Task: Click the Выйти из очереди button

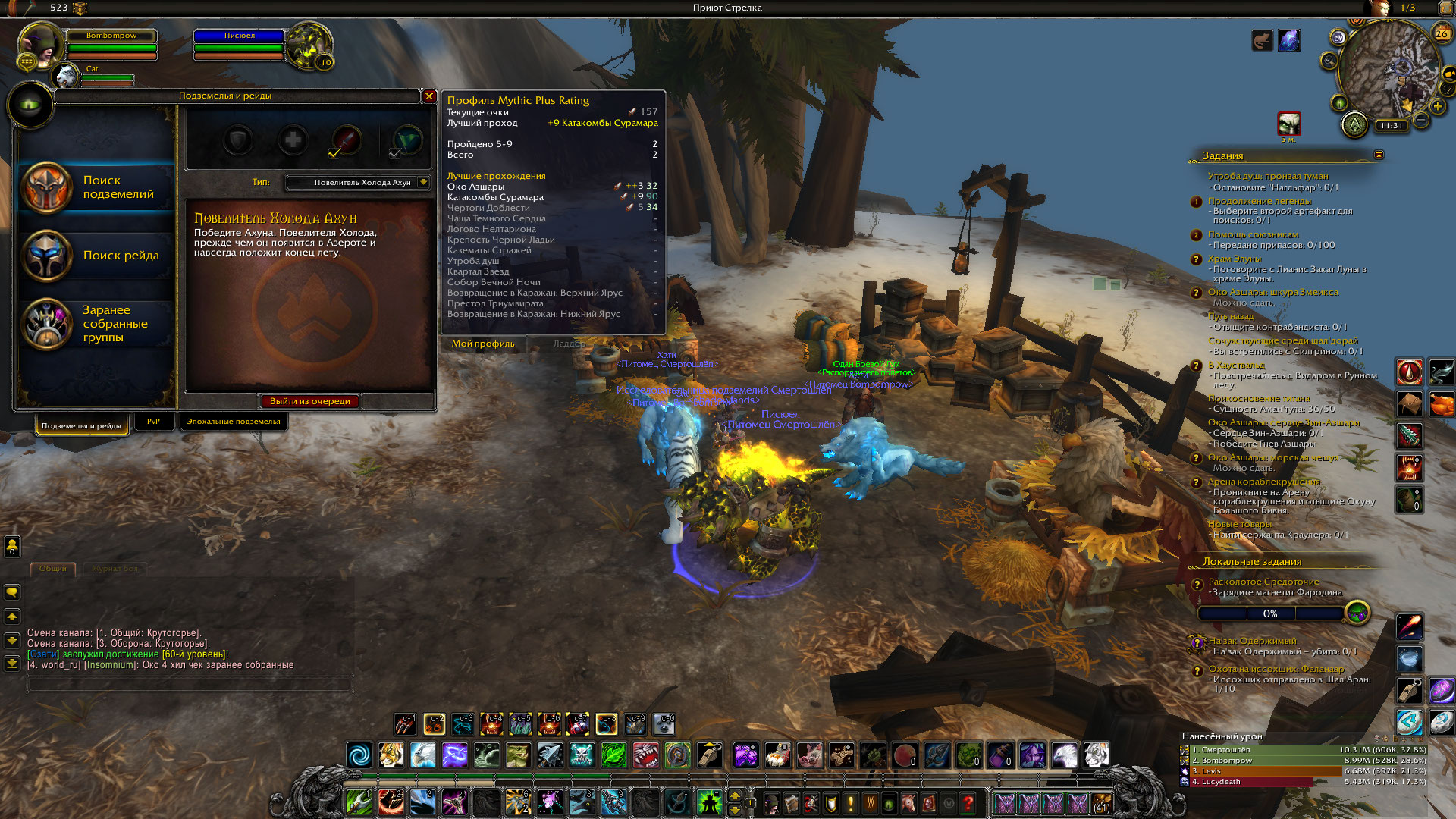Action: pyautogui.click(x=309, y=401)
